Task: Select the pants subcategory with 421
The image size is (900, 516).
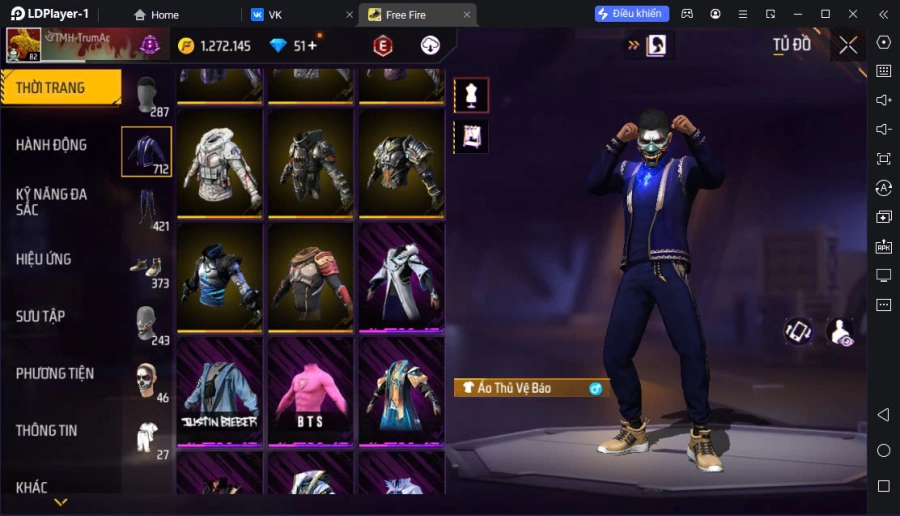Action: [x=148, y=209]
